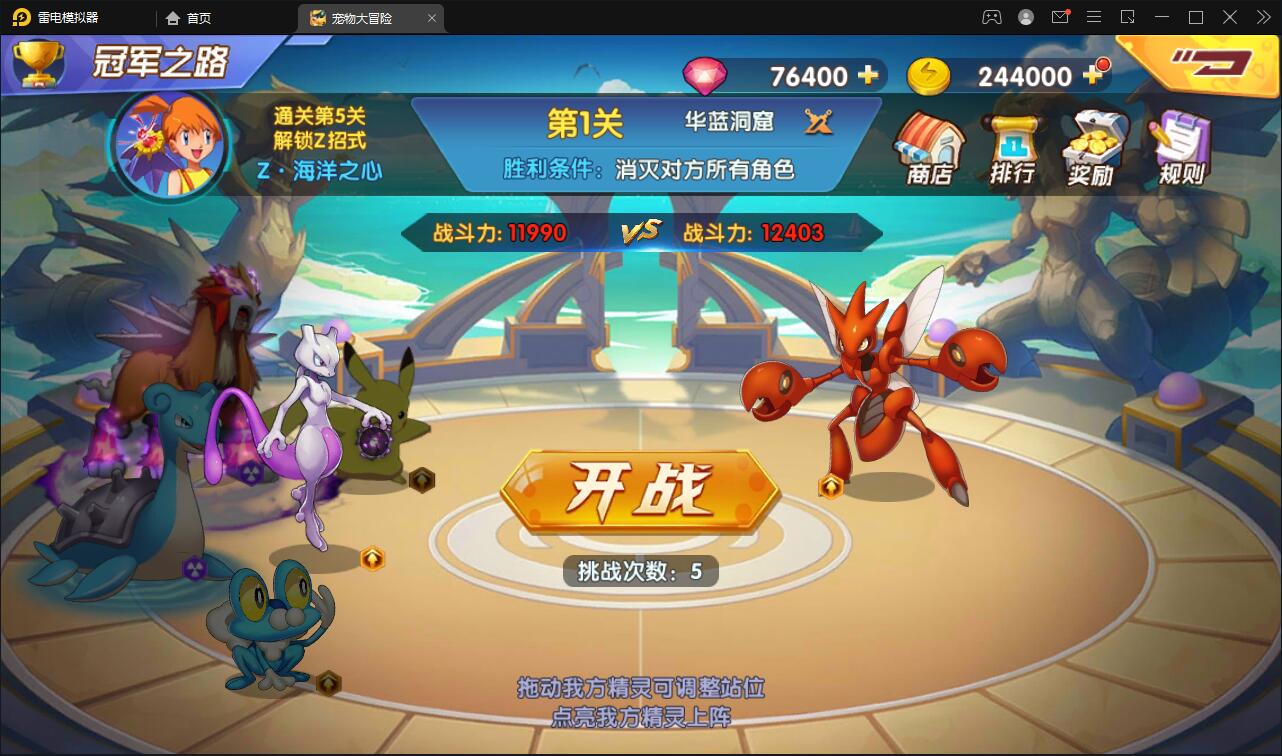Expand the double-chevron at titlebar's far right

(x=1262, y=17)
